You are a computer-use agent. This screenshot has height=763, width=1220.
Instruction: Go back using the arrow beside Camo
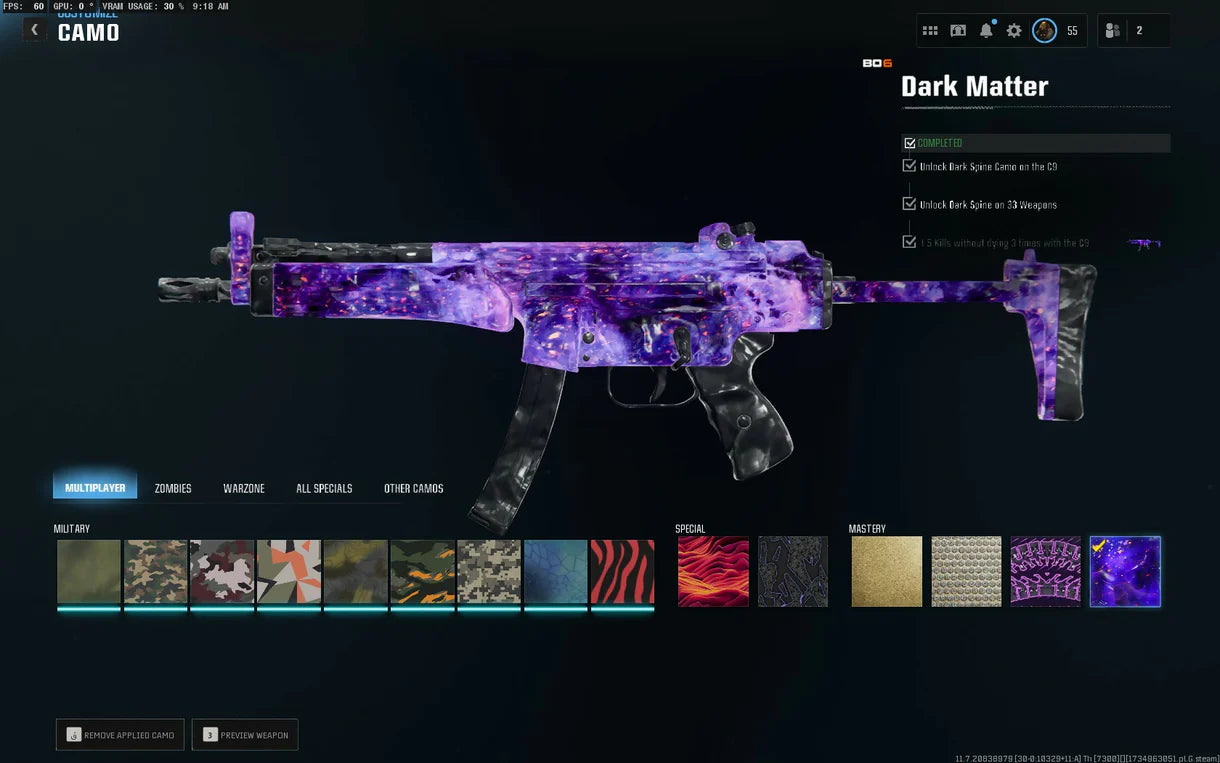34,30
